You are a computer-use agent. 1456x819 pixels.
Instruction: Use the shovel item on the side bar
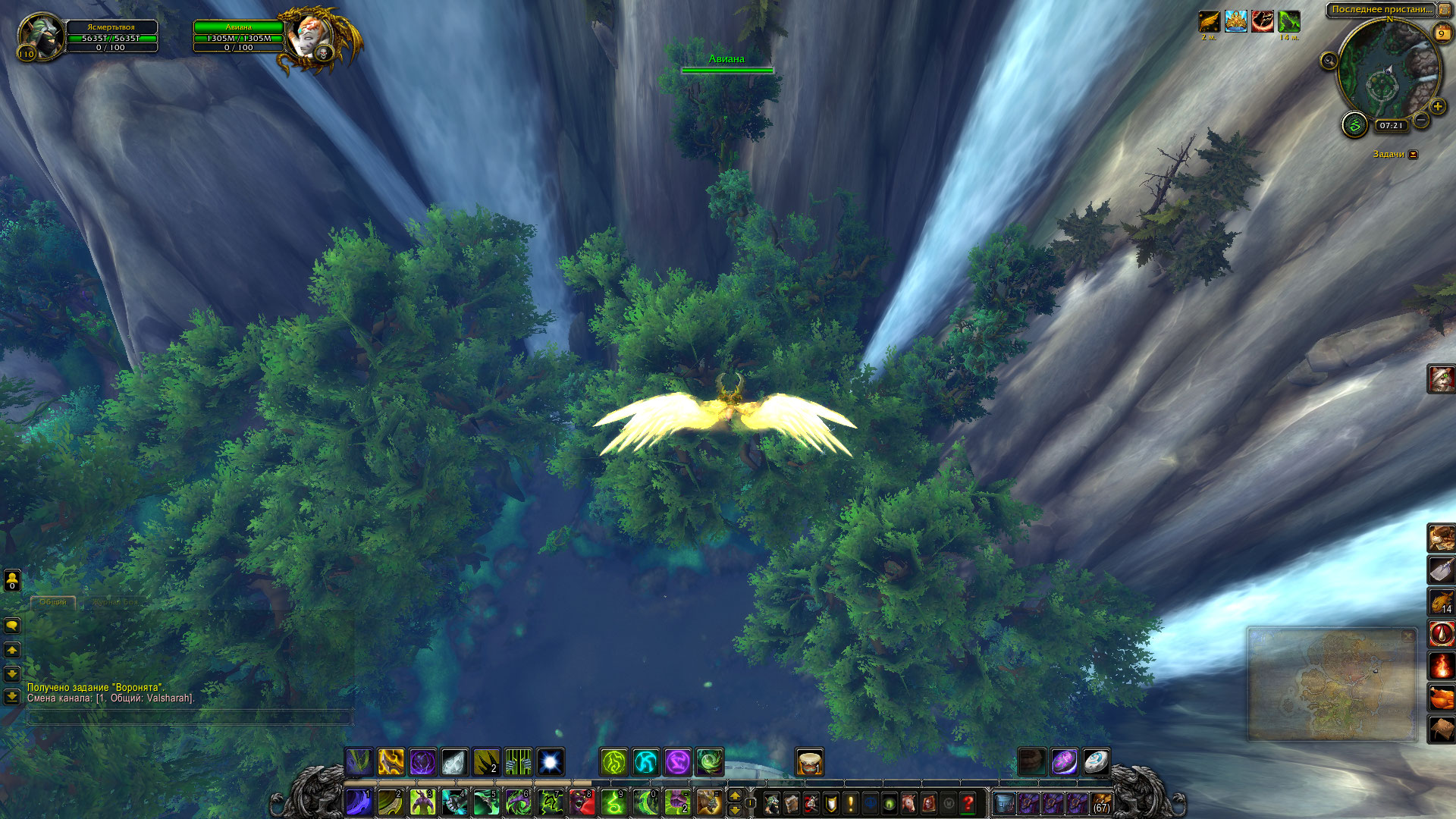(1441, 569)
